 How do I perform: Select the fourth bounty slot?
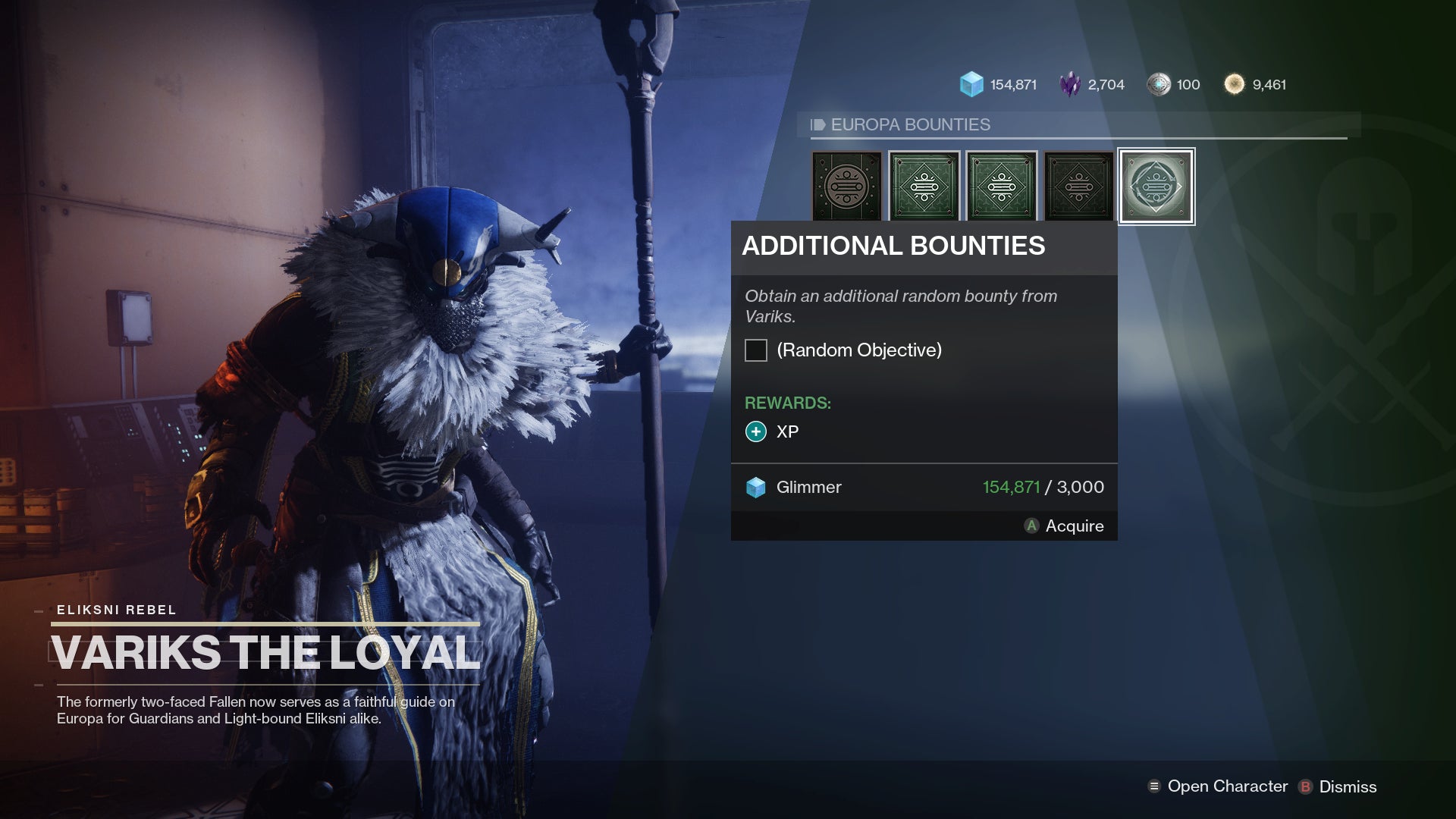tap(1078, 186)
